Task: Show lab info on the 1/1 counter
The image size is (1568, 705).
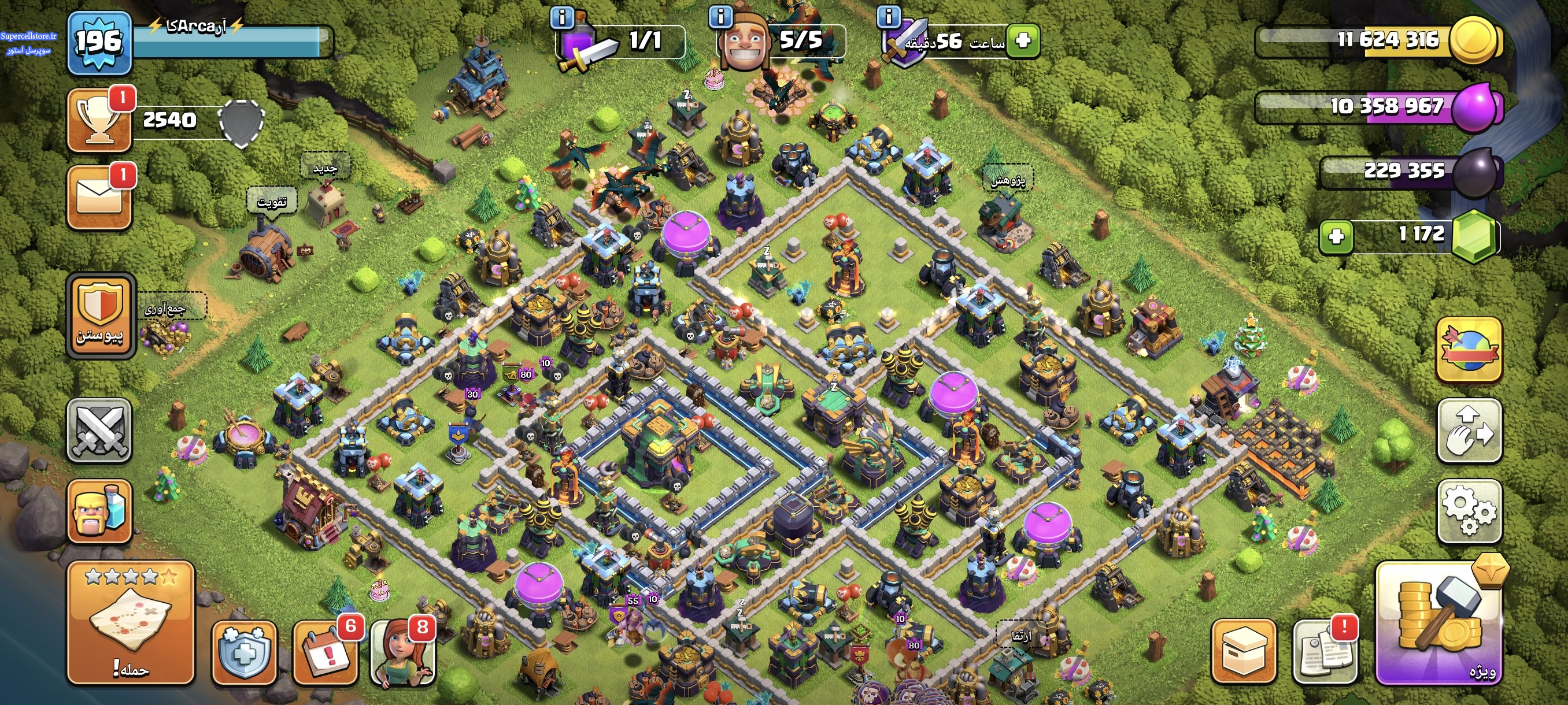Action: pyautogui.click(x=562, y=17)
